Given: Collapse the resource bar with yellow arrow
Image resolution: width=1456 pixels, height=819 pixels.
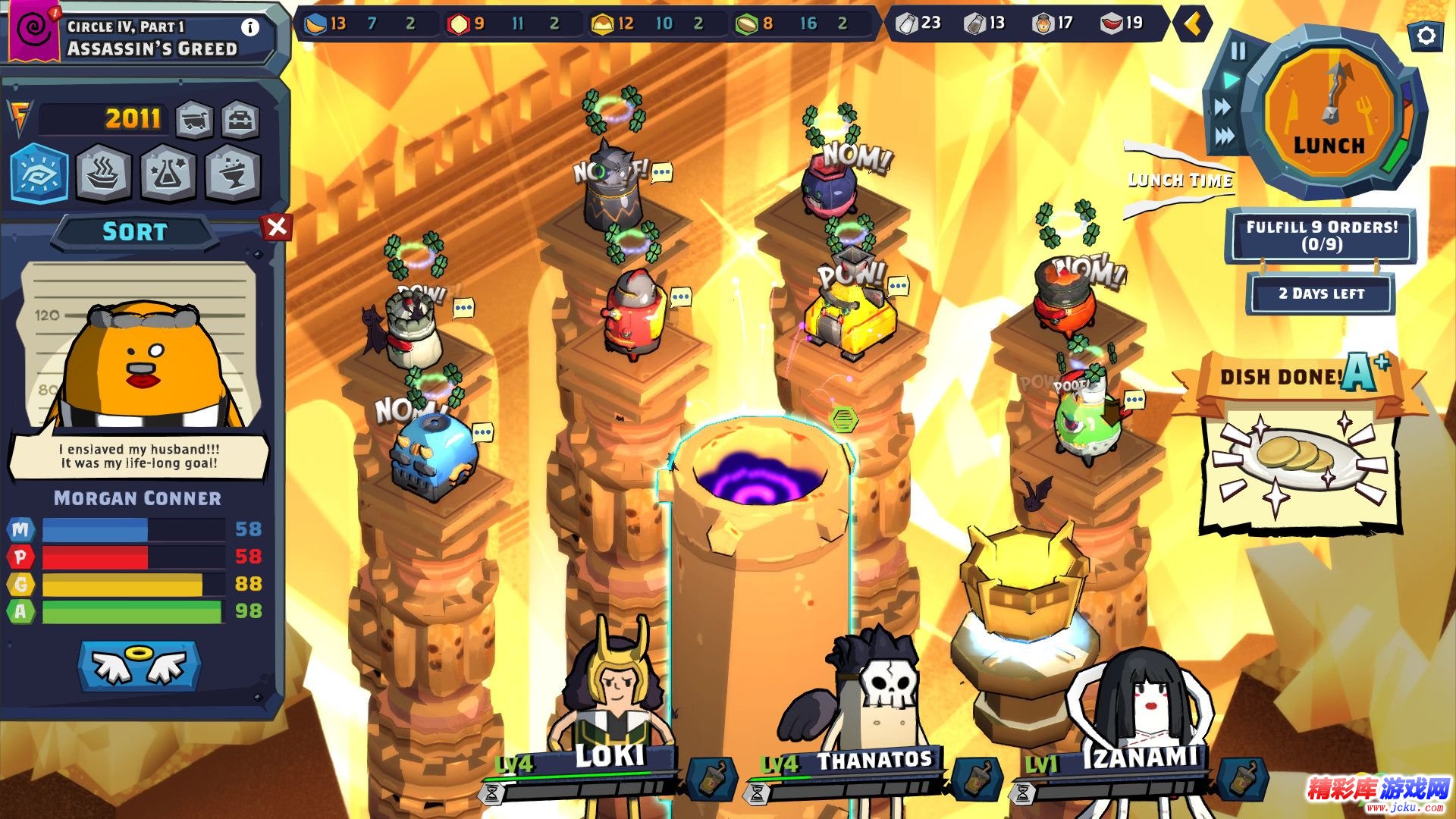Looking at the screenshot, I should point(1192,24).
